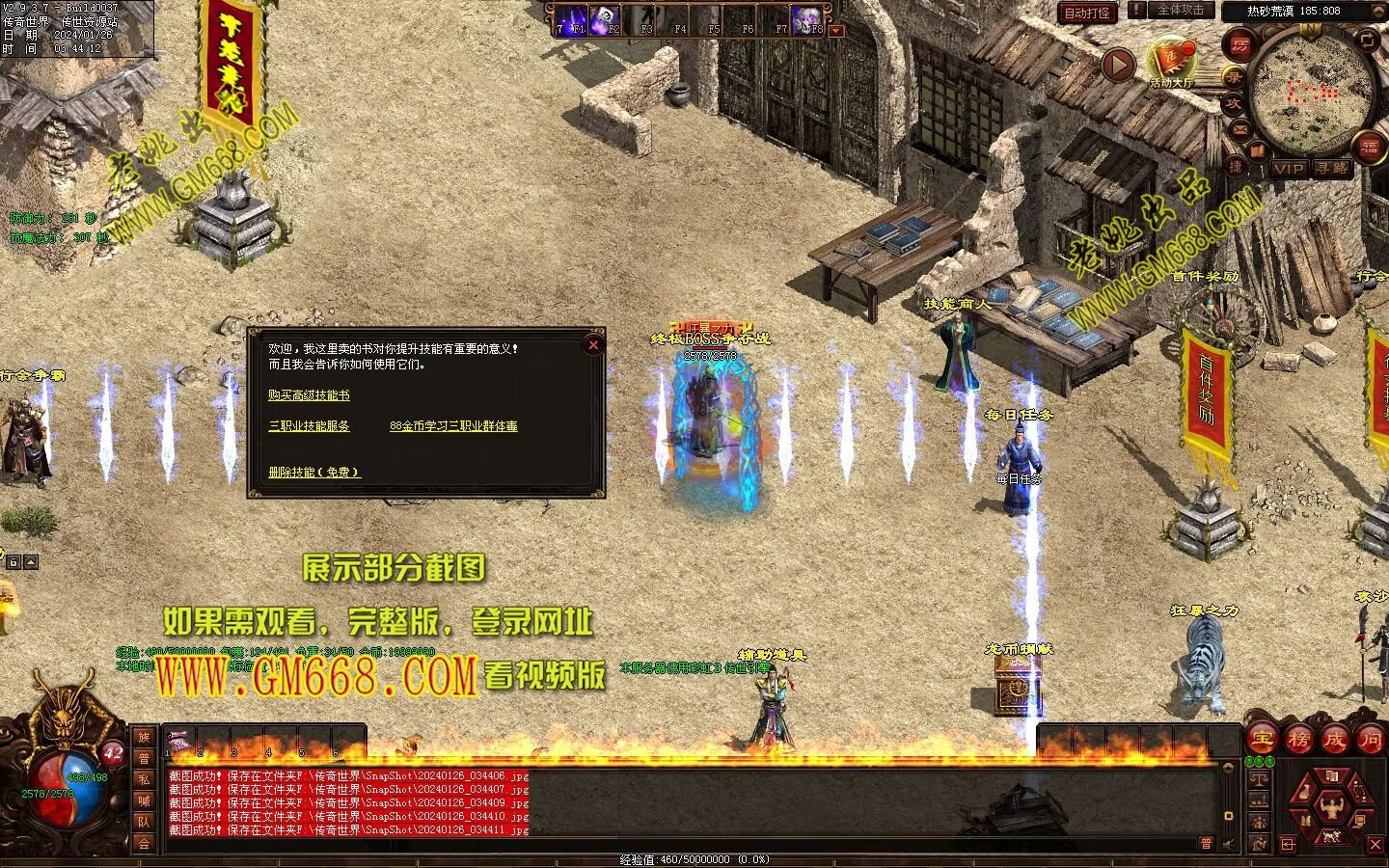Click the 福 welfare round button
This screenshot has width=1389, height=868.
coord(1369,146)
